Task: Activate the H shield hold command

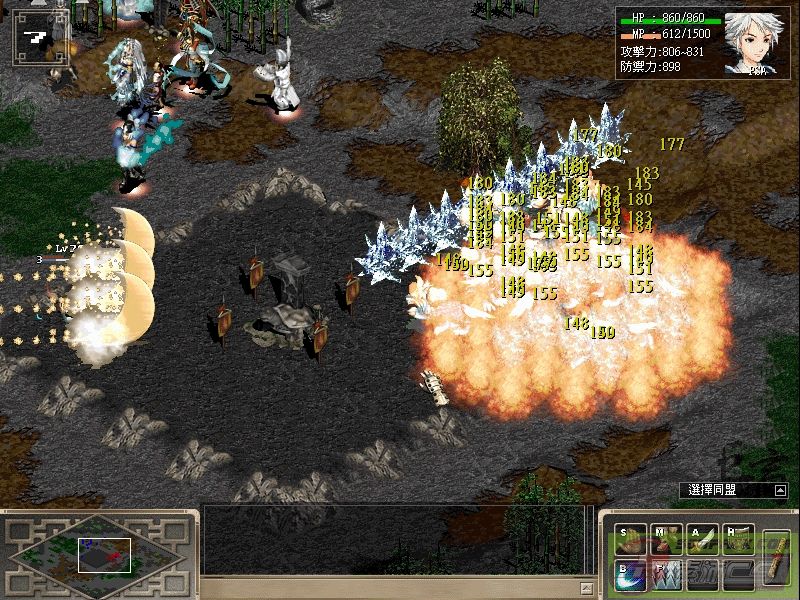Action: pos(739,540)
